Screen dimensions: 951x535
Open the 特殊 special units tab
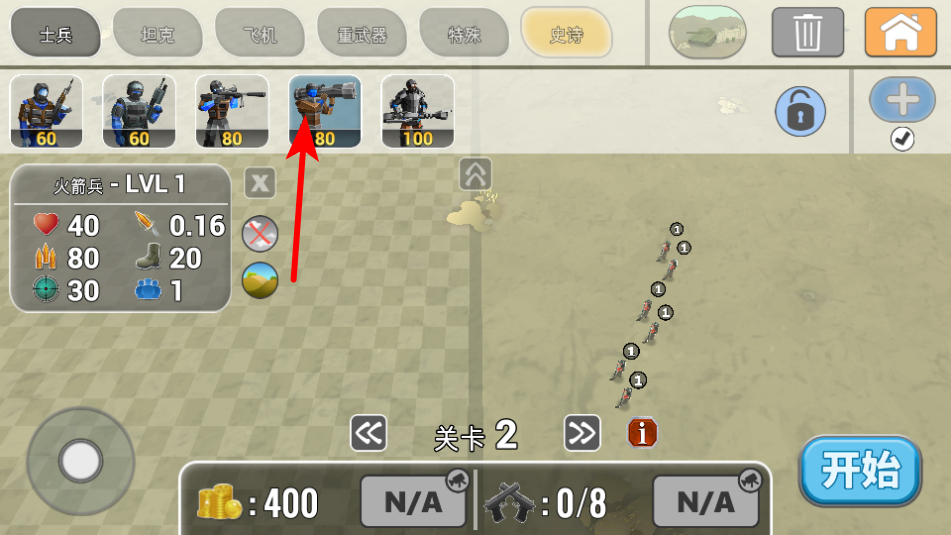click(x=464, y=35)
